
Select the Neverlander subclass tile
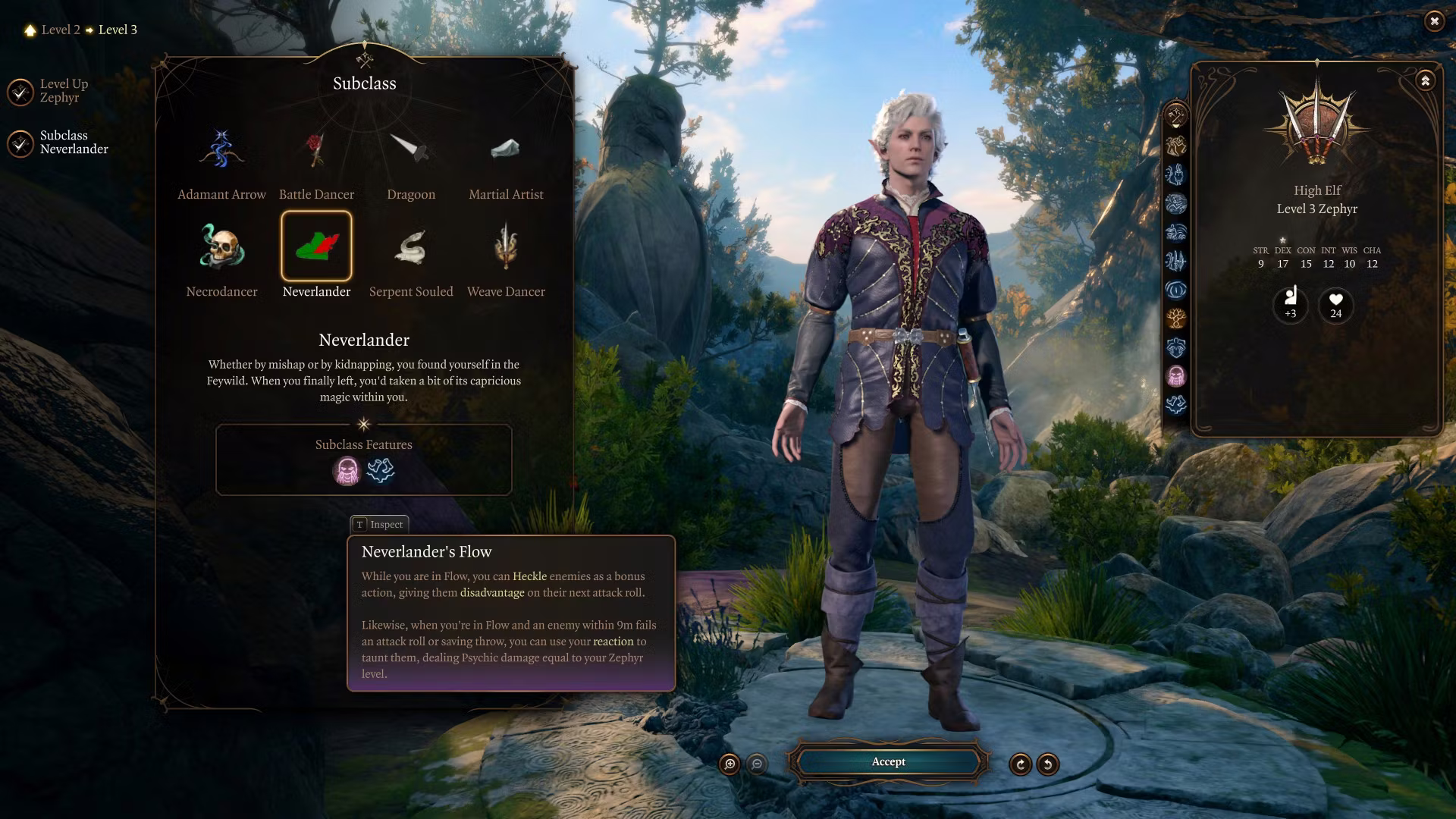pyautogui.click(x=316, y=246)
